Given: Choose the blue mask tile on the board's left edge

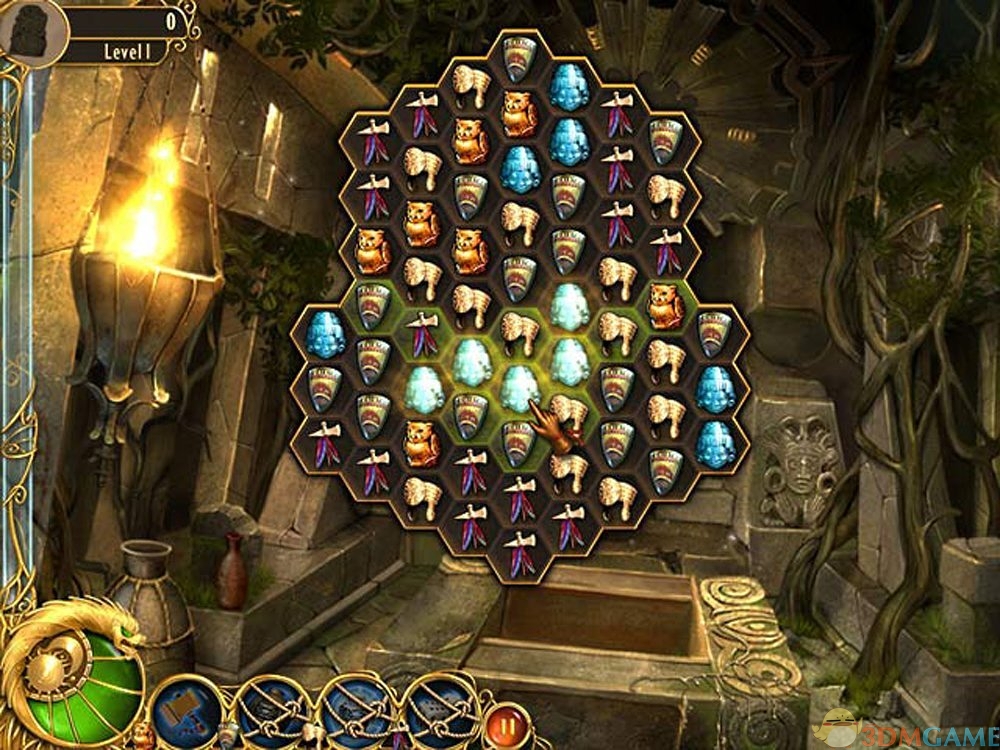Looking at the screenshot, I should [324, 336].
